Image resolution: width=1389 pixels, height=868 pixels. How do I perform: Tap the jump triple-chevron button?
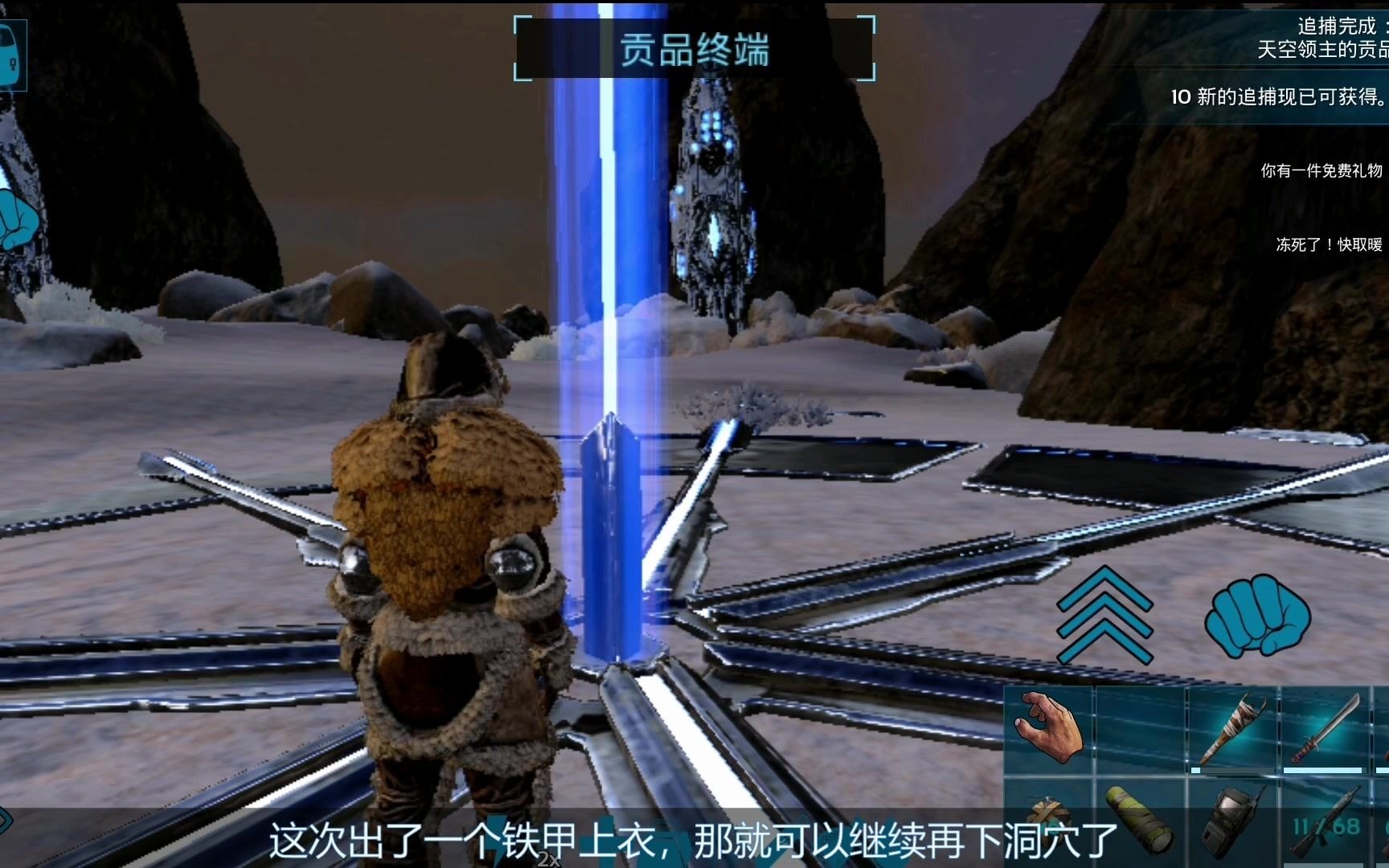(1104, 614)
